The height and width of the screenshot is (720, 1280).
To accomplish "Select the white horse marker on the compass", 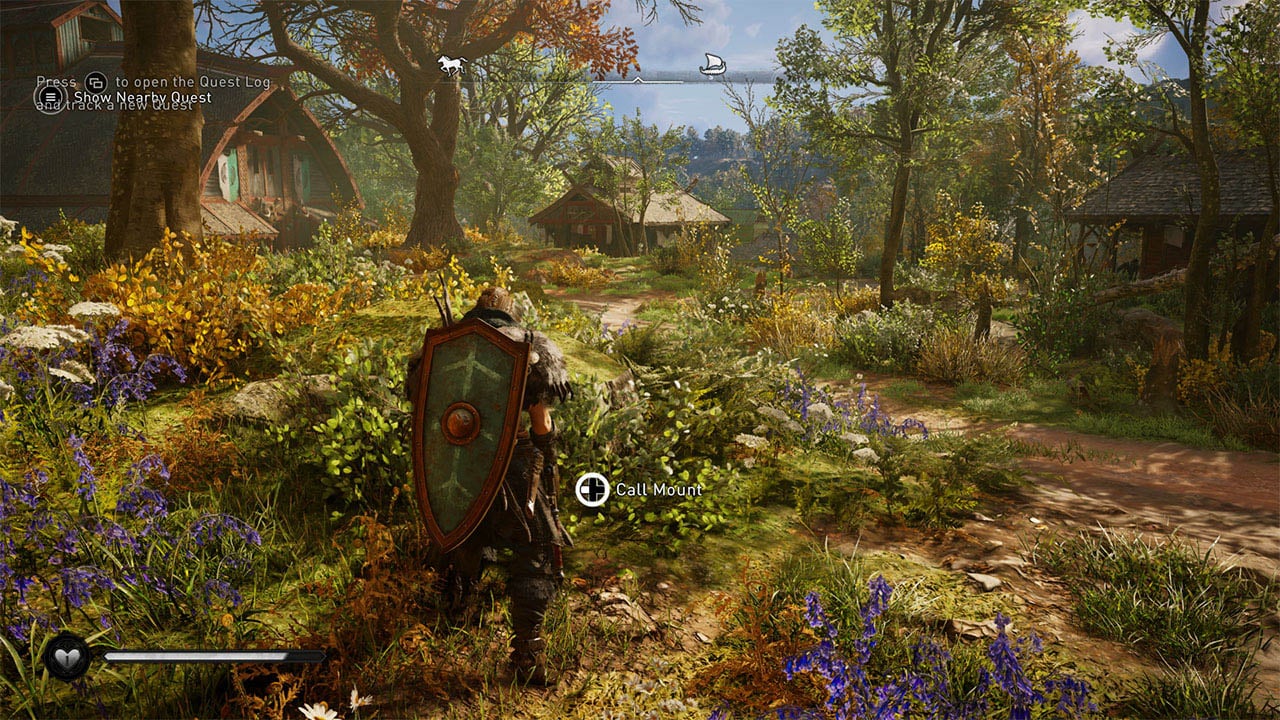I will 451,65.
